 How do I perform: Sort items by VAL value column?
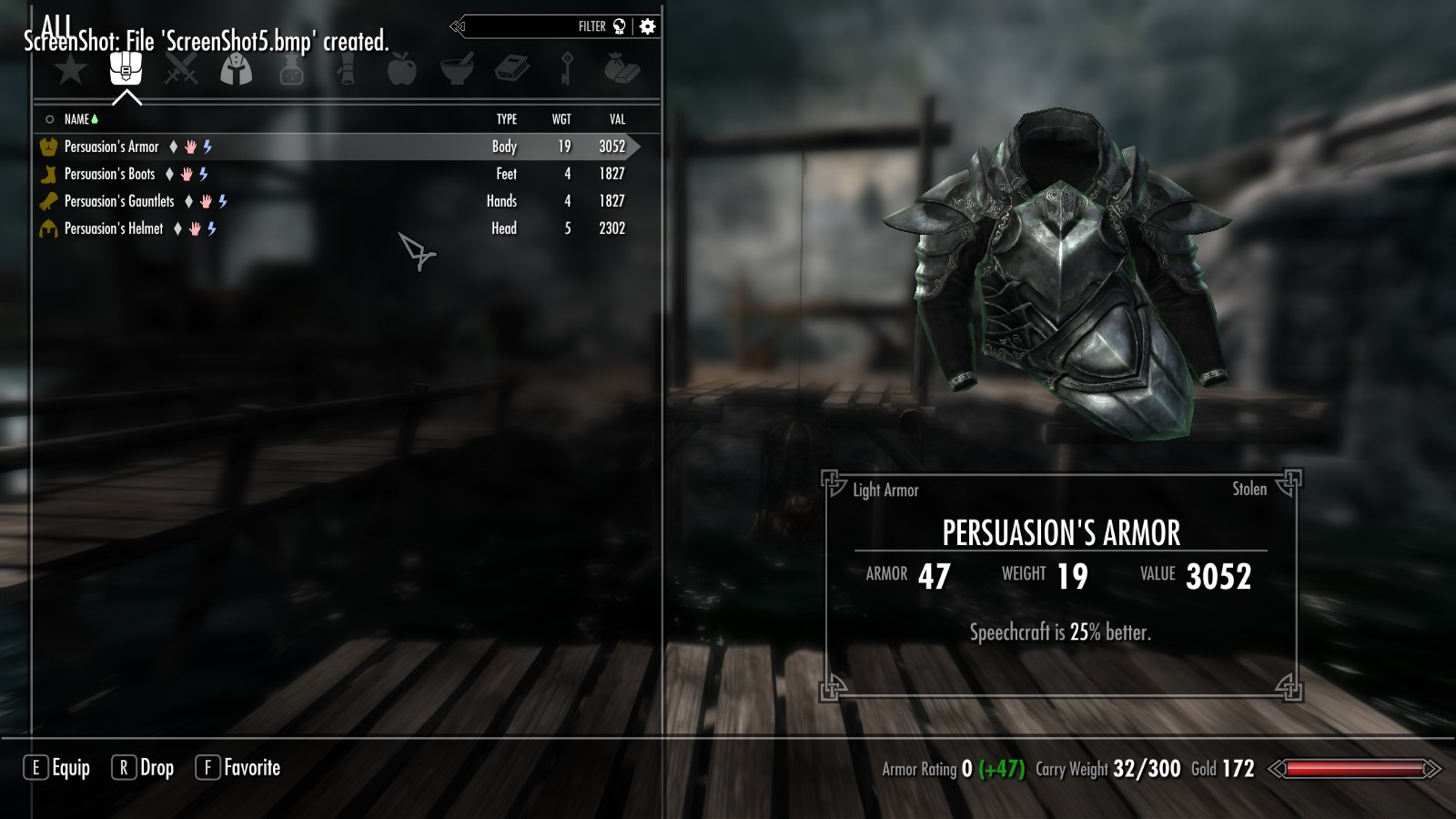pos(617,119)
